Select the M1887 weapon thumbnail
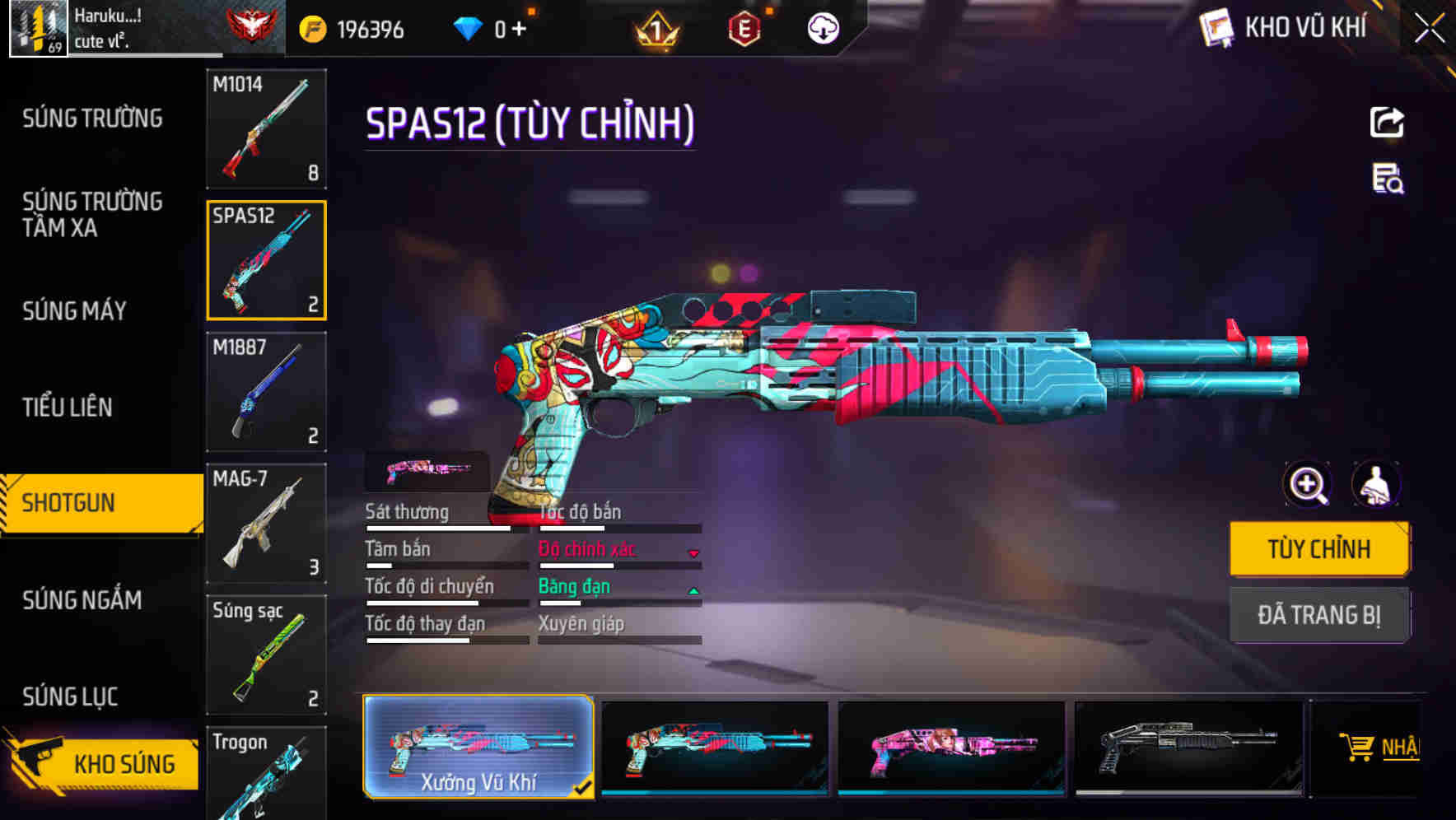This screenshot has width=1456, height=820. pyautogui.click(x=267, y=393)
